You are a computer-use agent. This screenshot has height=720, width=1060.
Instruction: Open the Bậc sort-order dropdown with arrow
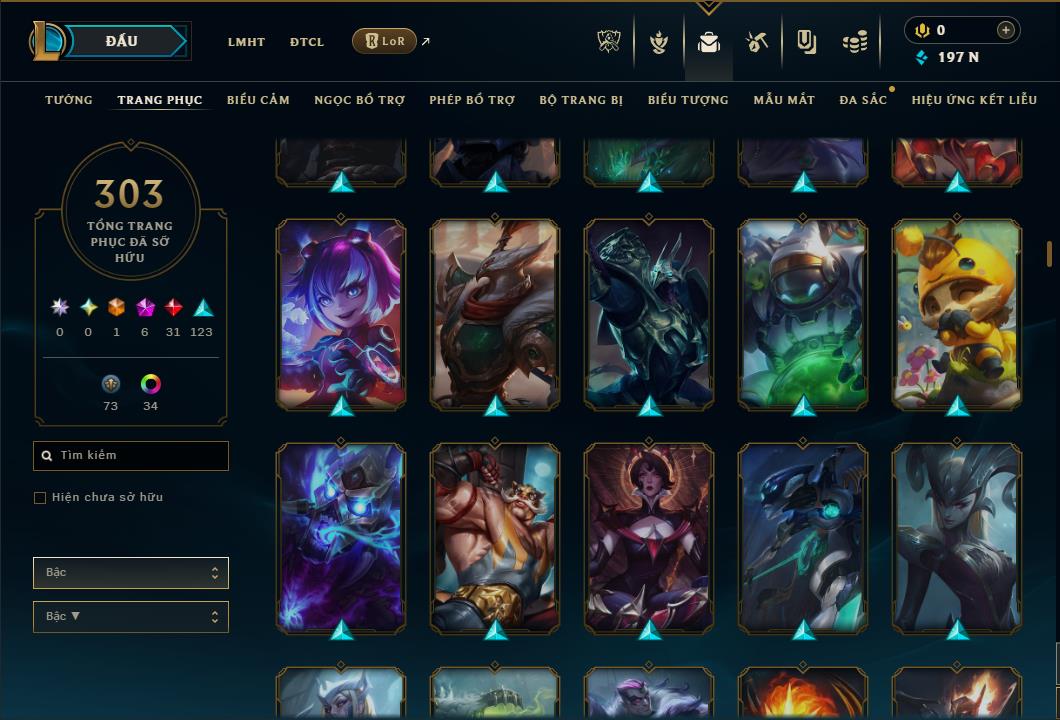point(131,617)
